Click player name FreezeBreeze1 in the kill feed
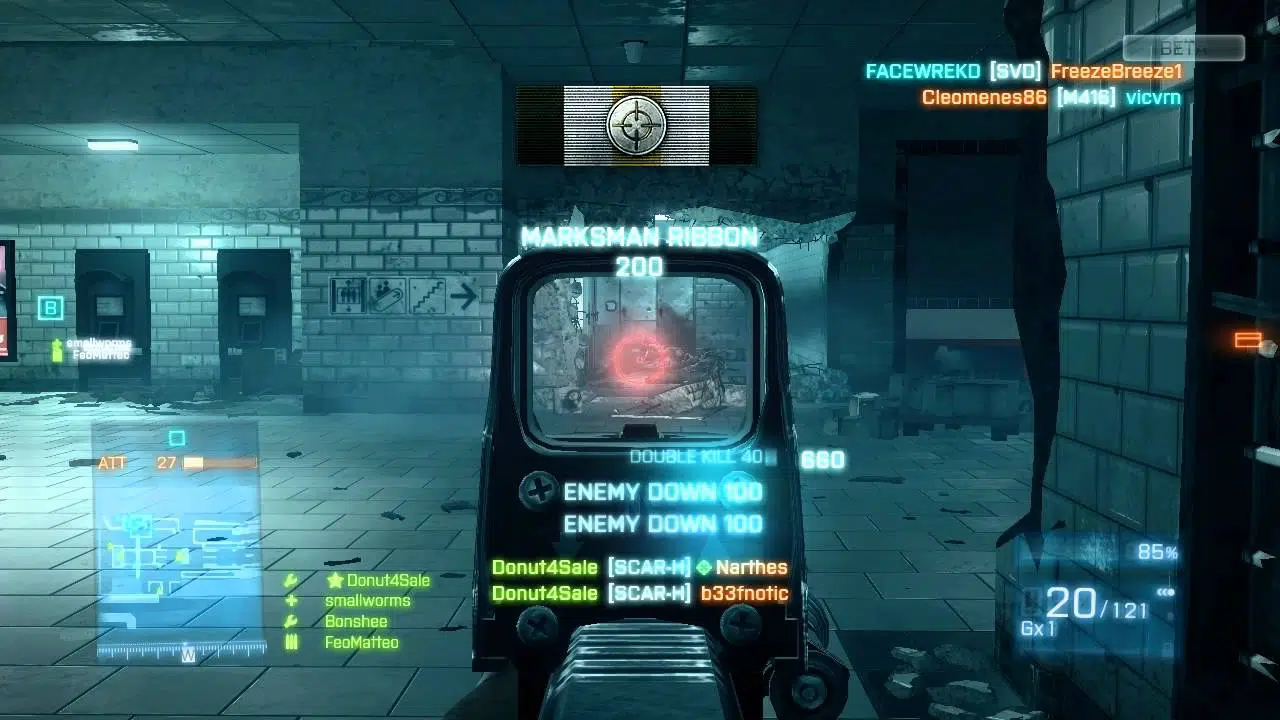This screenshot has height=720, width=1280. (x=1118, y=71)
